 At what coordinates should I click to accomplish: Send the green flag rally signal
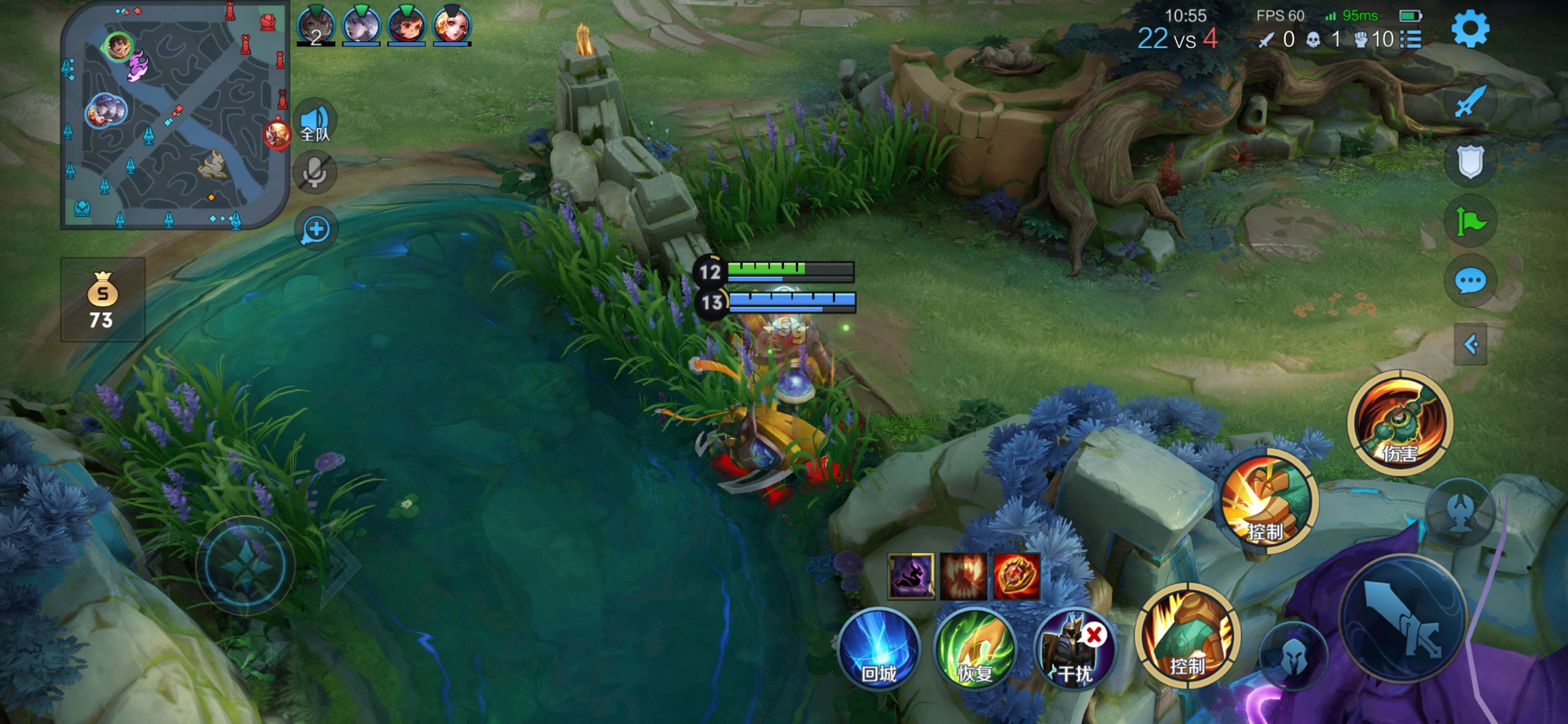tap(1470, 221)
